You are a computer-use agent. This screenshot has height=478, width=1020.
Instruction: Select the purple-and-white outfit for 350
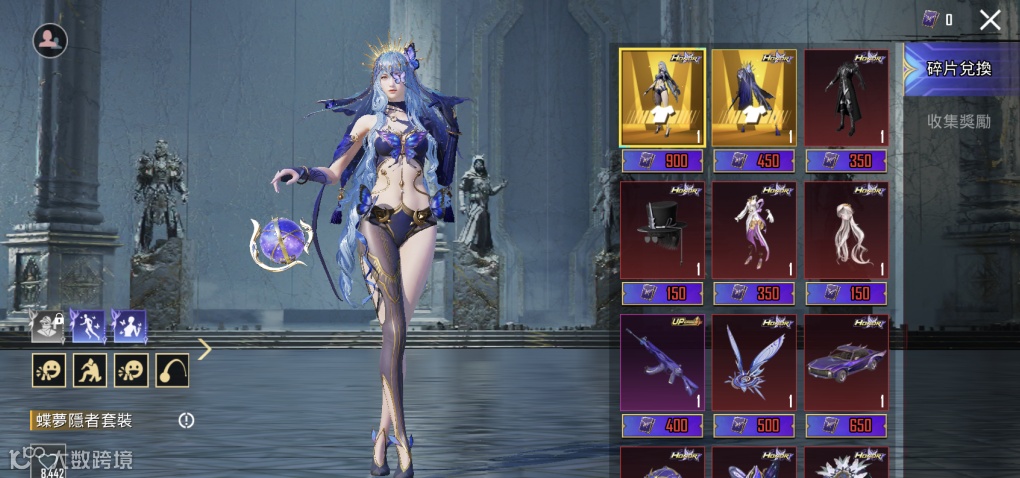point(754,230)
